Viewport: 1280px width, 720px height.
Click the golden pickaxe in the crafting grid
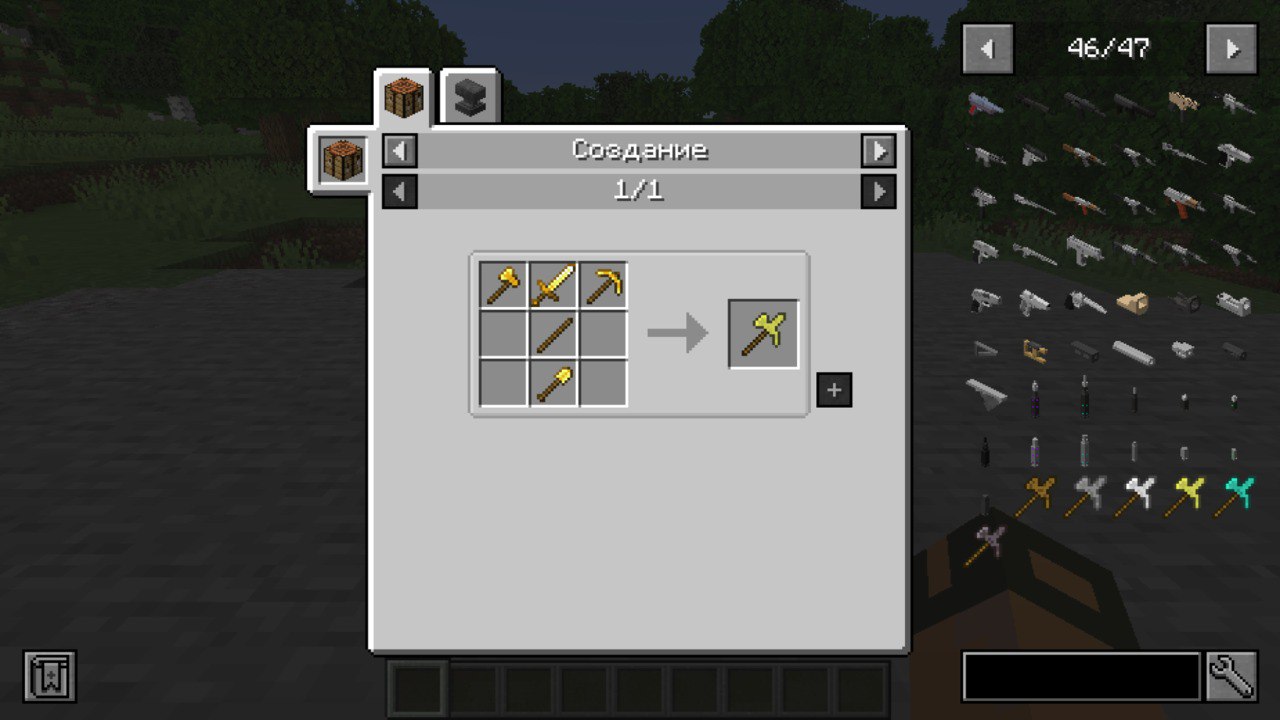pos(601,284)
